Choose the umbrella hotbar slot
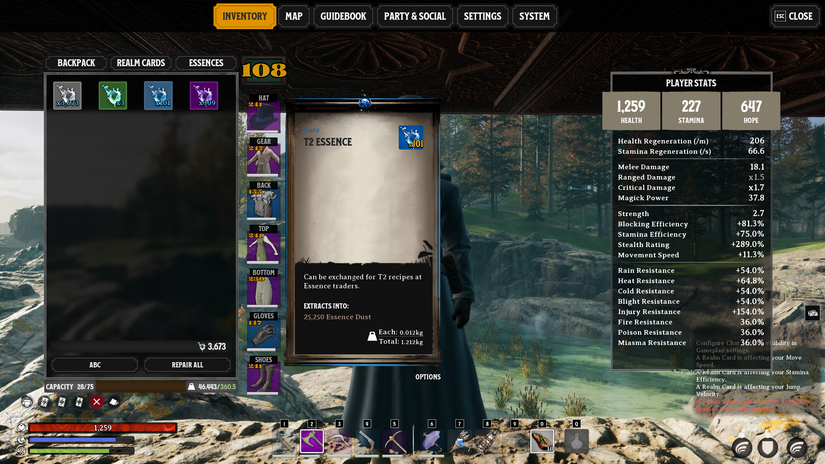The image size is (825, 464). (x=432, y=441)
